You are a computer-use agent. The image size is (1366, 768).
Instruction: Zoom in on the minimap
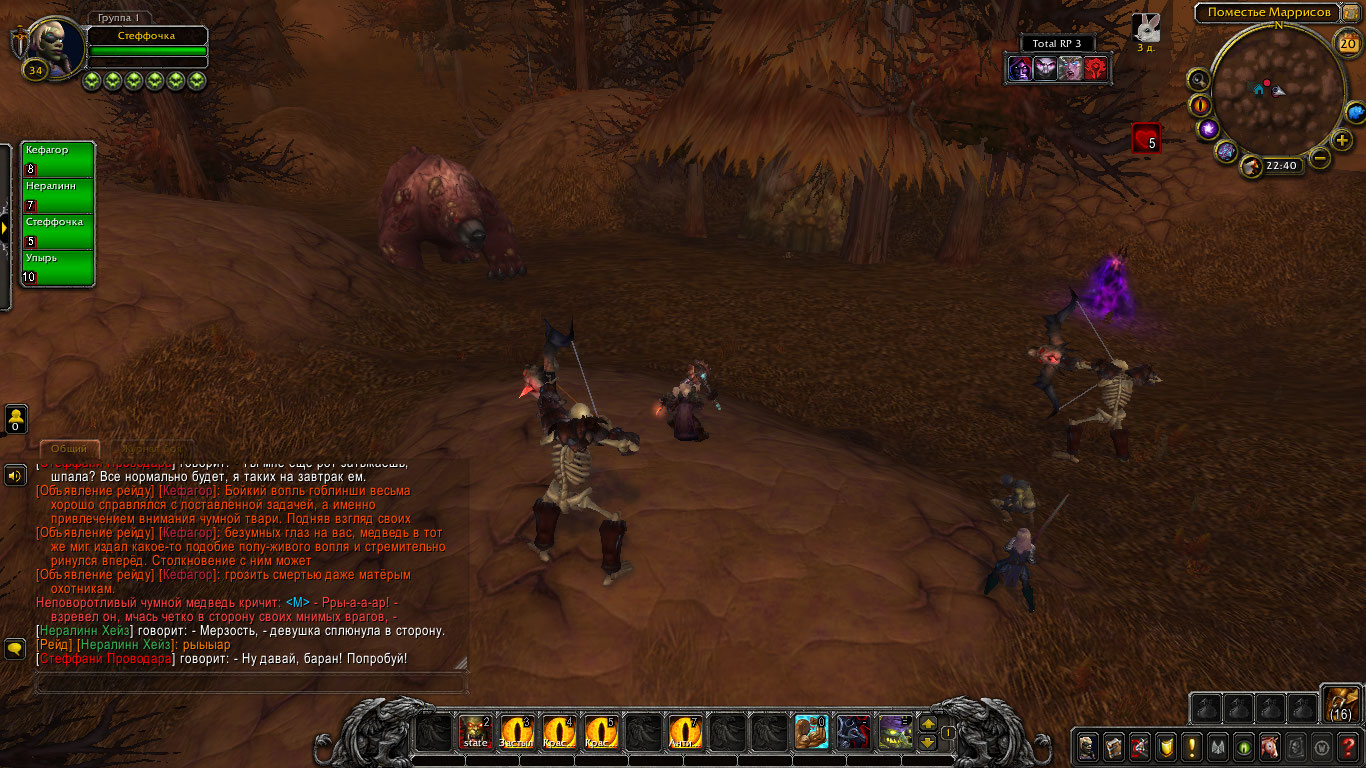click(1342, 140)
